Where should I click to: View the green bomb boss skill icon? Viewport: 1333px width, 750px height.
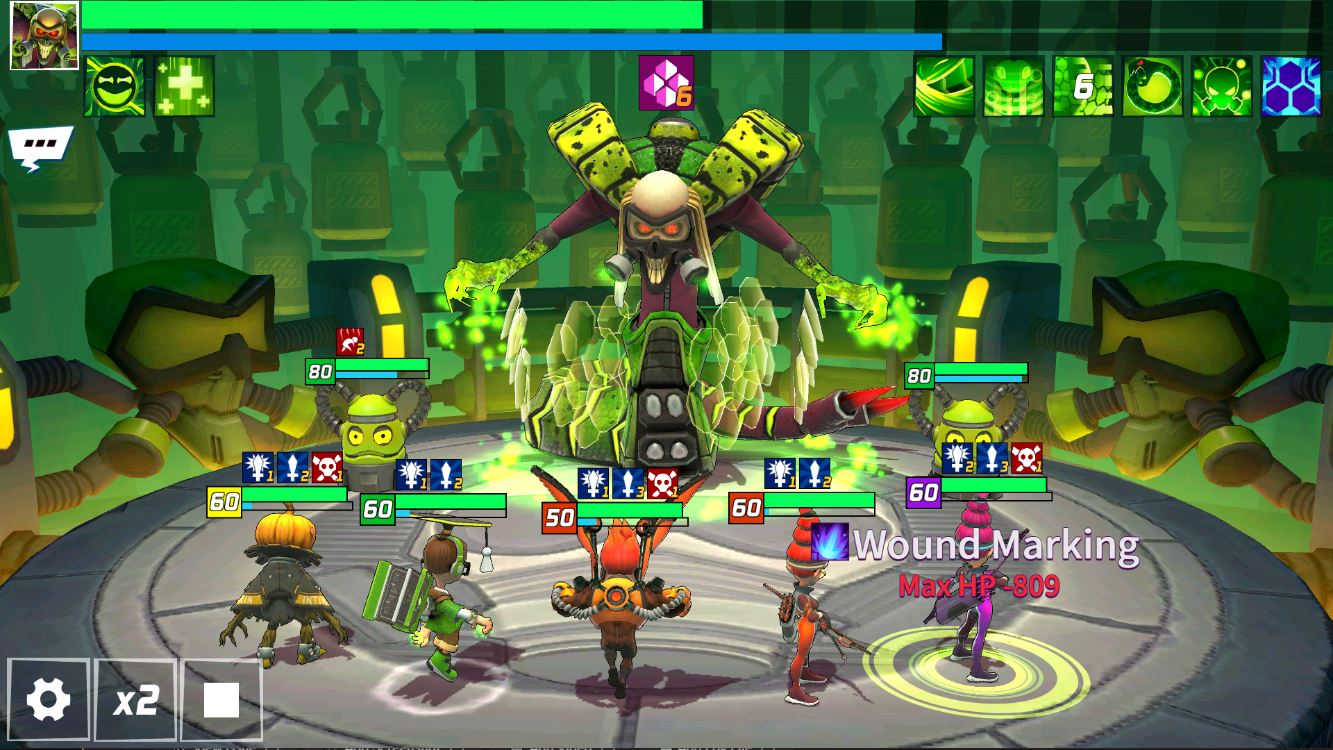(x=1152, y=87)
